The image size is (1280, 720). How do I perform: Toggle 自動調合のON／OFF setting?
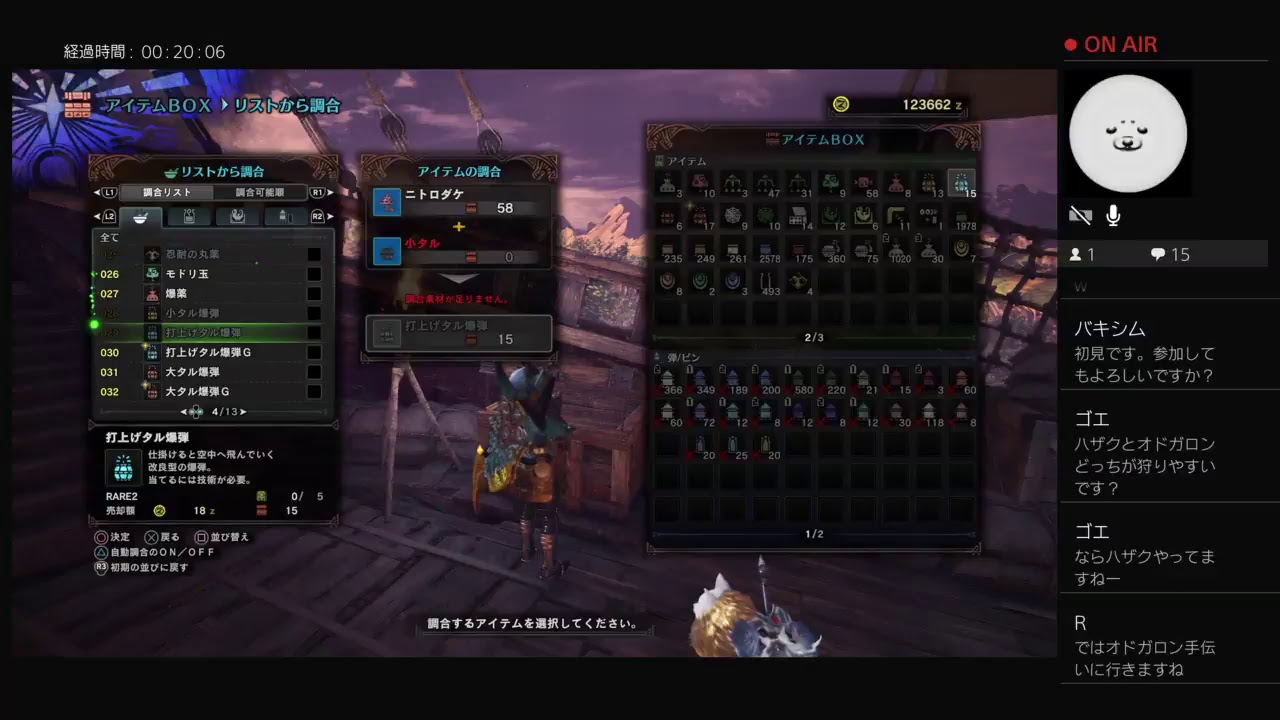(x=163, y=550)
